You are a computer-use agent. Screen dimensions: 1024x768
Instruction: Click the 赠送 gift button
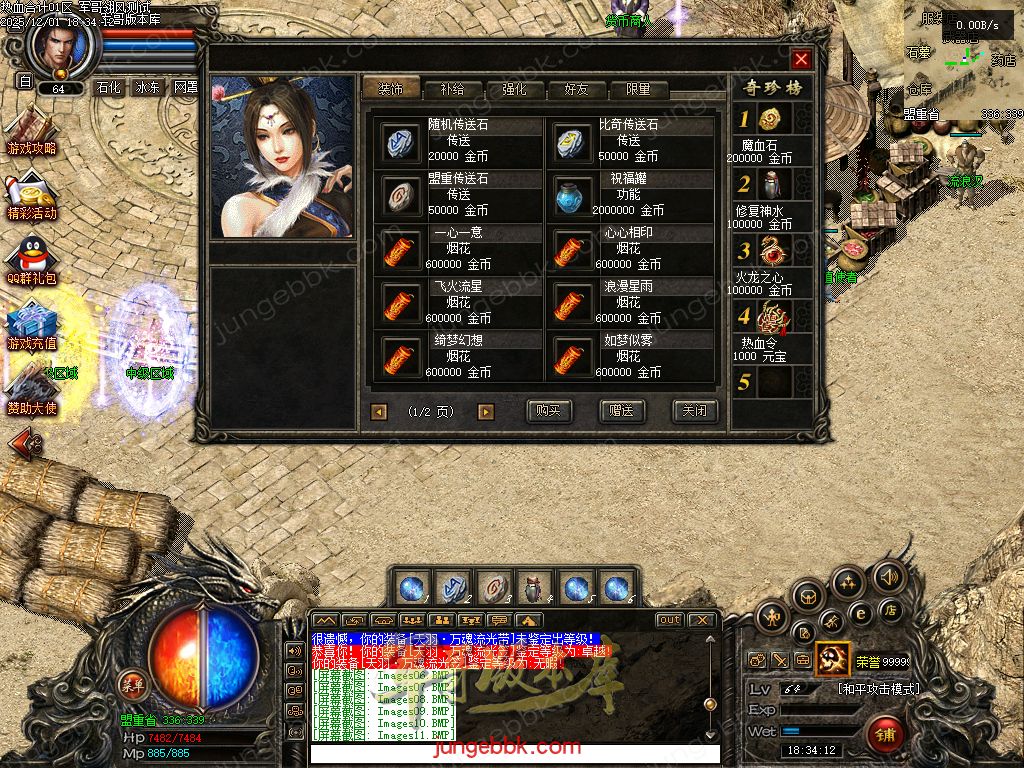coord(621,411)
